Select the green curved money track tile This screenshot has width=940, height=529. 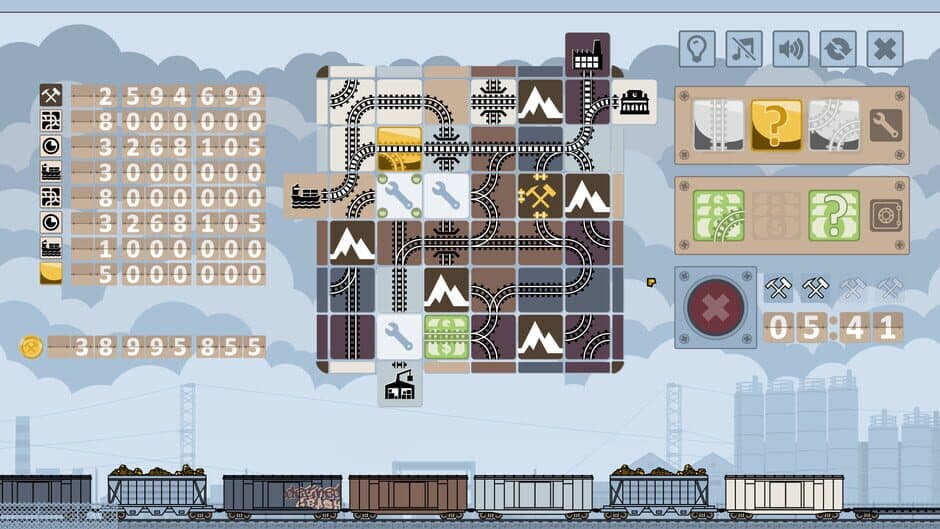click(x=719, y=215)
